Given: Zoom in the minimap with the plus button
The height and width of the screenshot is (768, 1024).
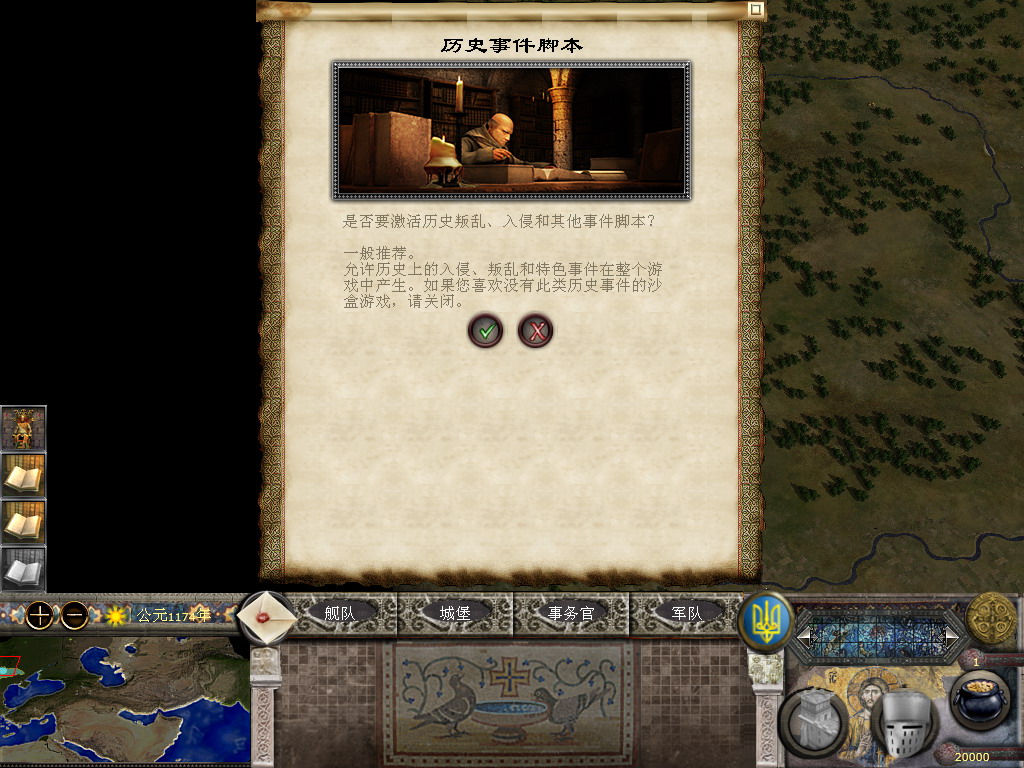Looking at the screenshot, I should coord(39,615).
